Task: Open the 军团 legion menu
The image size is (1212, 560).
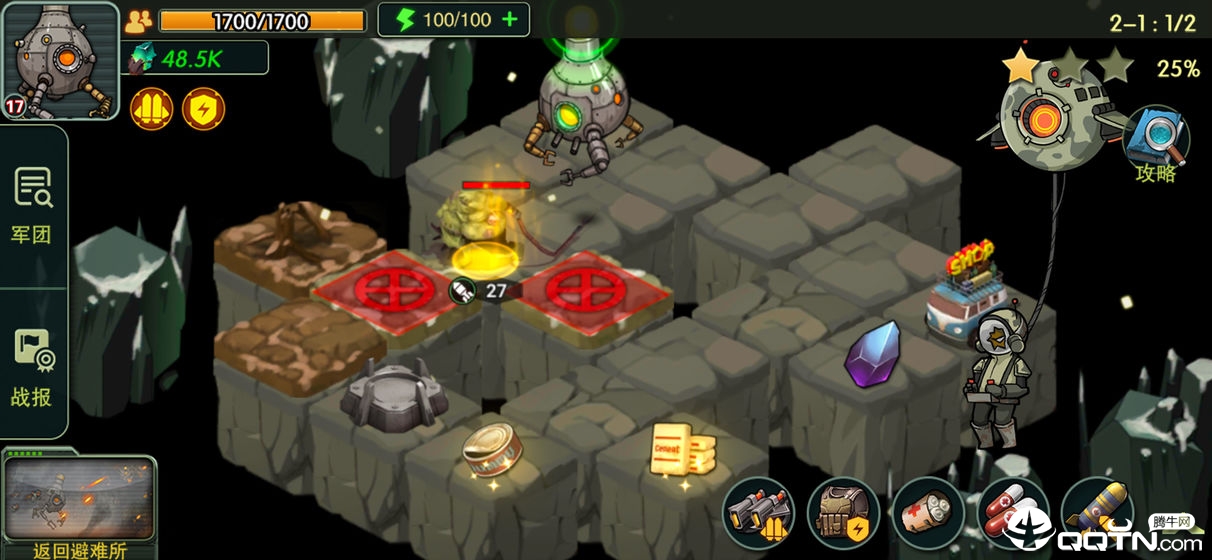Action: pyautogui.click(x=32, y=205)
